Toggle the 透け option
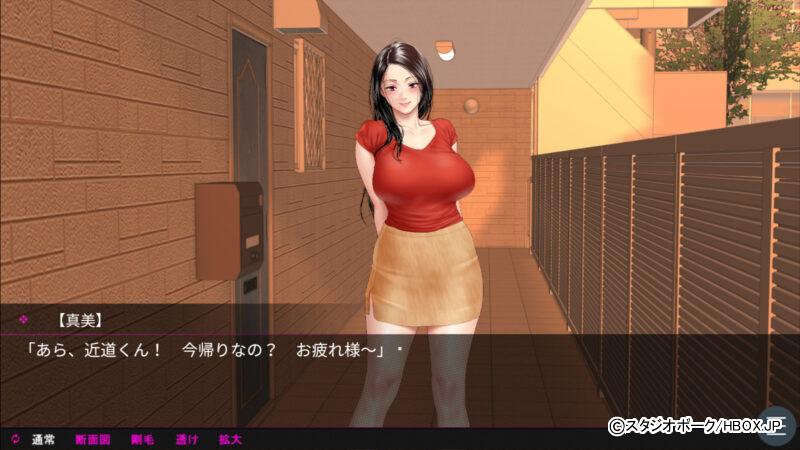 [187, 439]
